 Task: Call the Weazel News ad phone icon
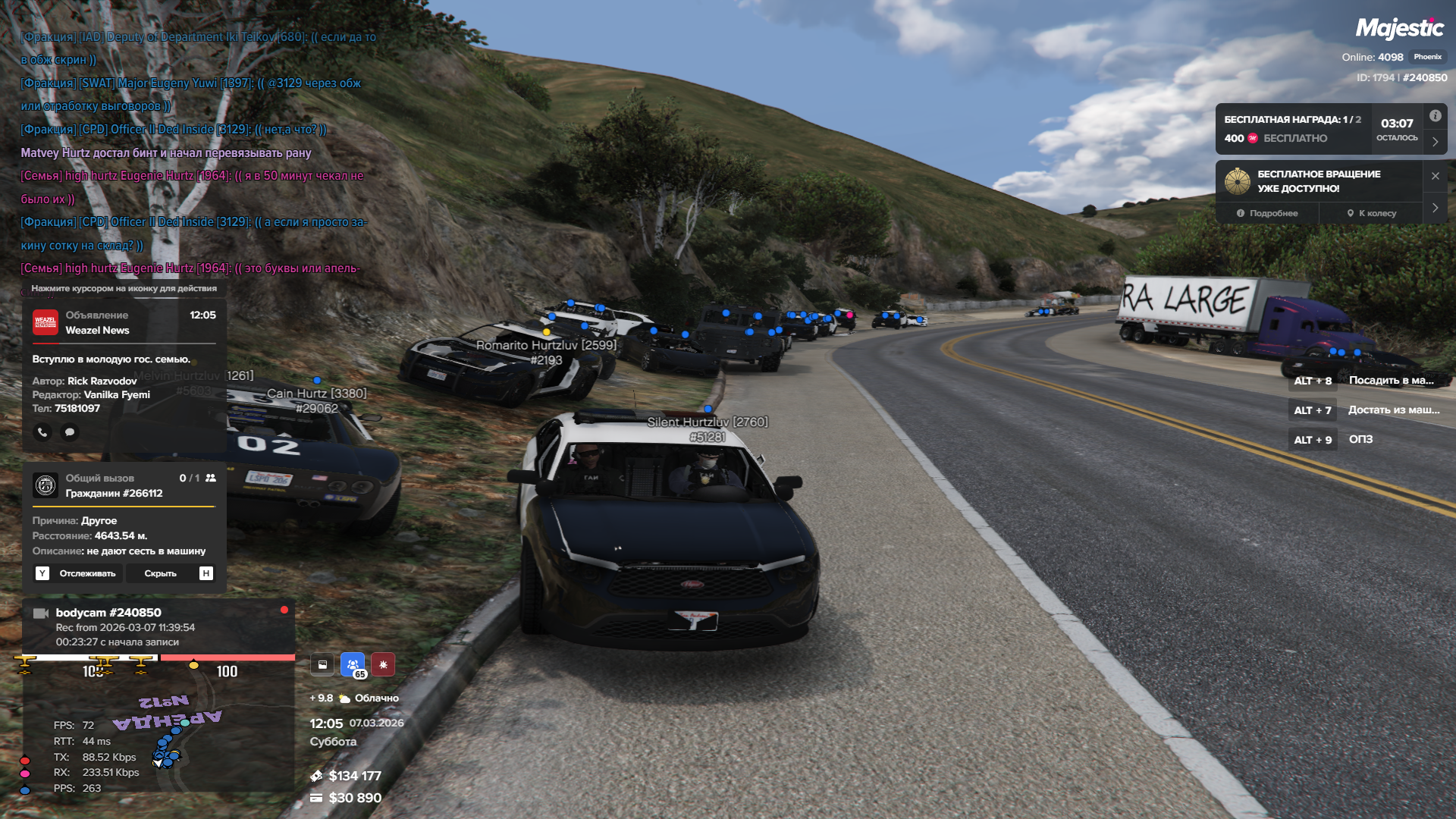[x=42, y=432]
